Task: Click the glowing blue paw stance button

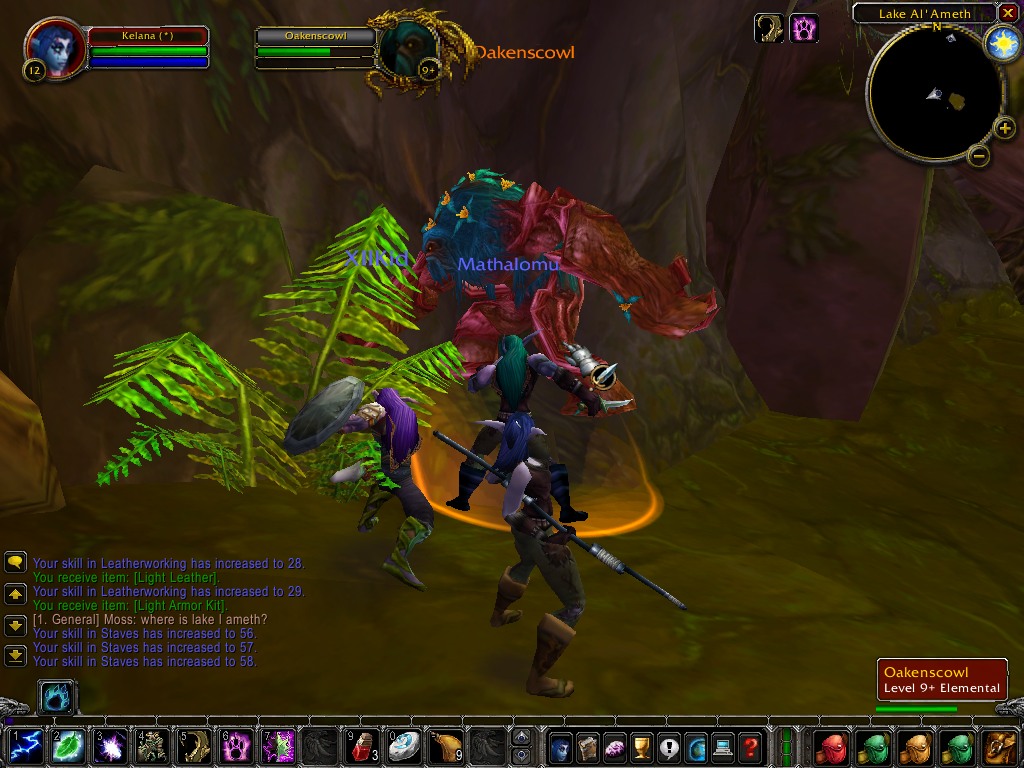Action: [x=57, y=697]
